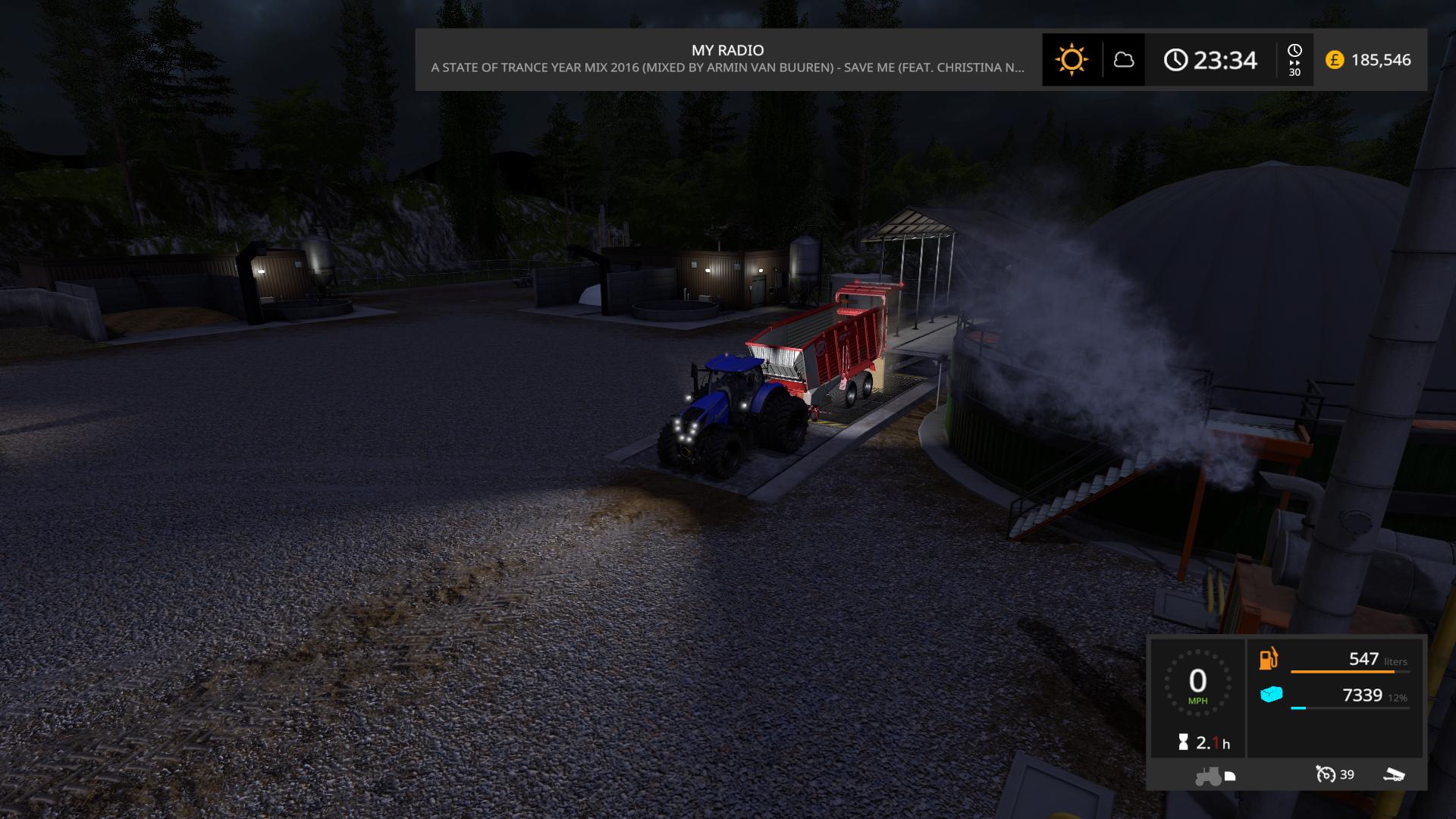Click the sunny weather forecast icon

click(x=1071, y=60)
